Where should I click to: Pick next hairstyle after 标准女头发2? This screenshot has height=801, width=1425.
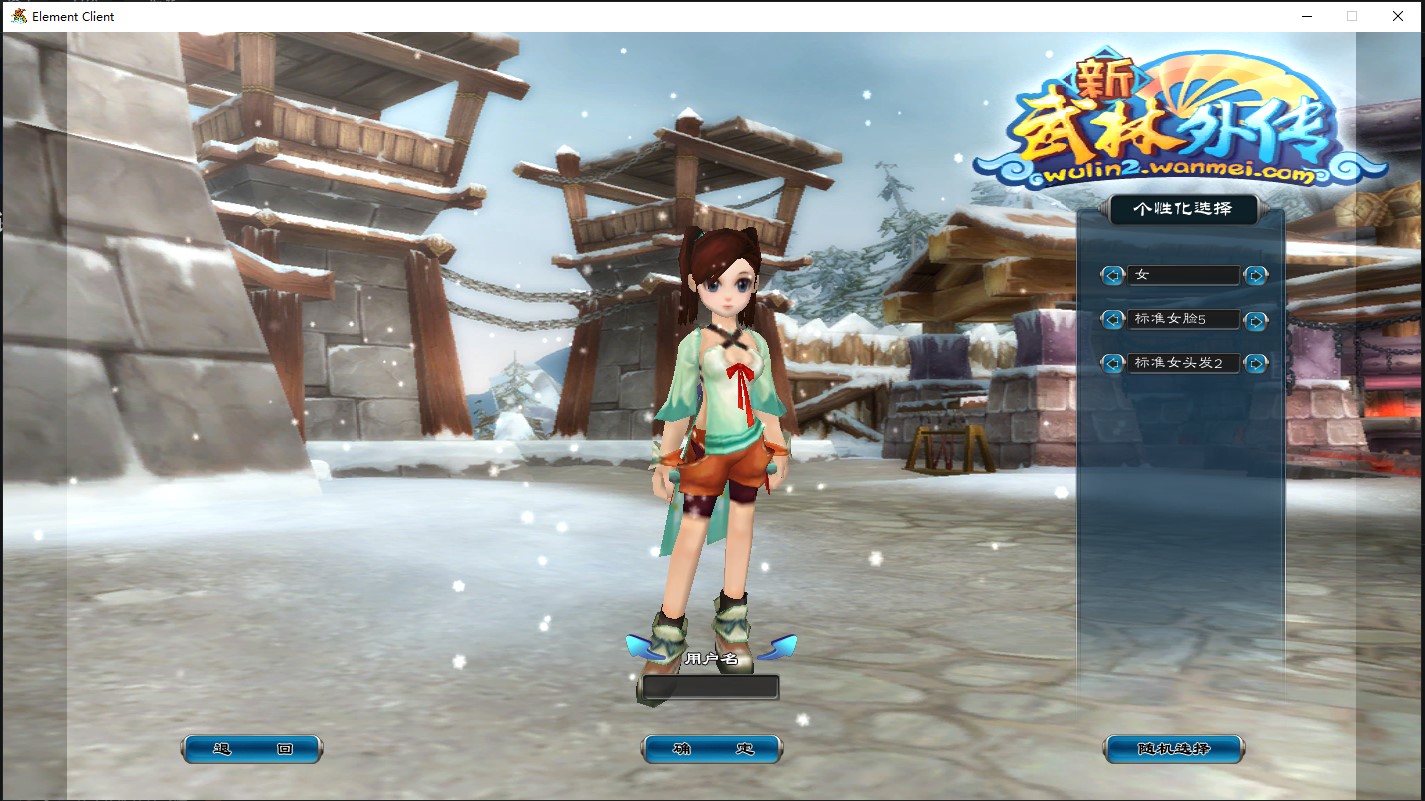click(x=1256, y=363)
